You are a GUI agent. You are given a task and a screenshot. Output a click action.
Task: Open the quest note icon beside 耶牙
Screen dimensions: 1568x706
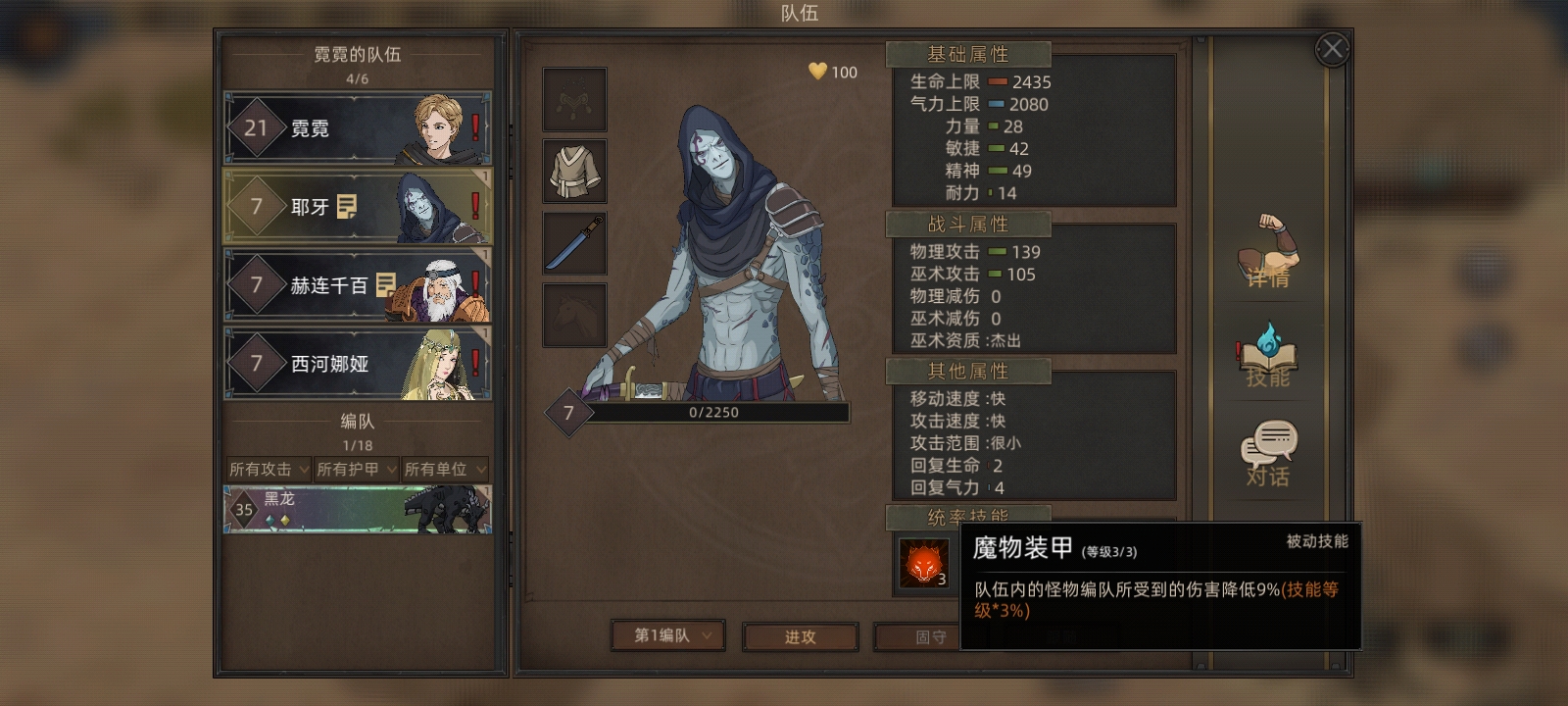point(347,206)
